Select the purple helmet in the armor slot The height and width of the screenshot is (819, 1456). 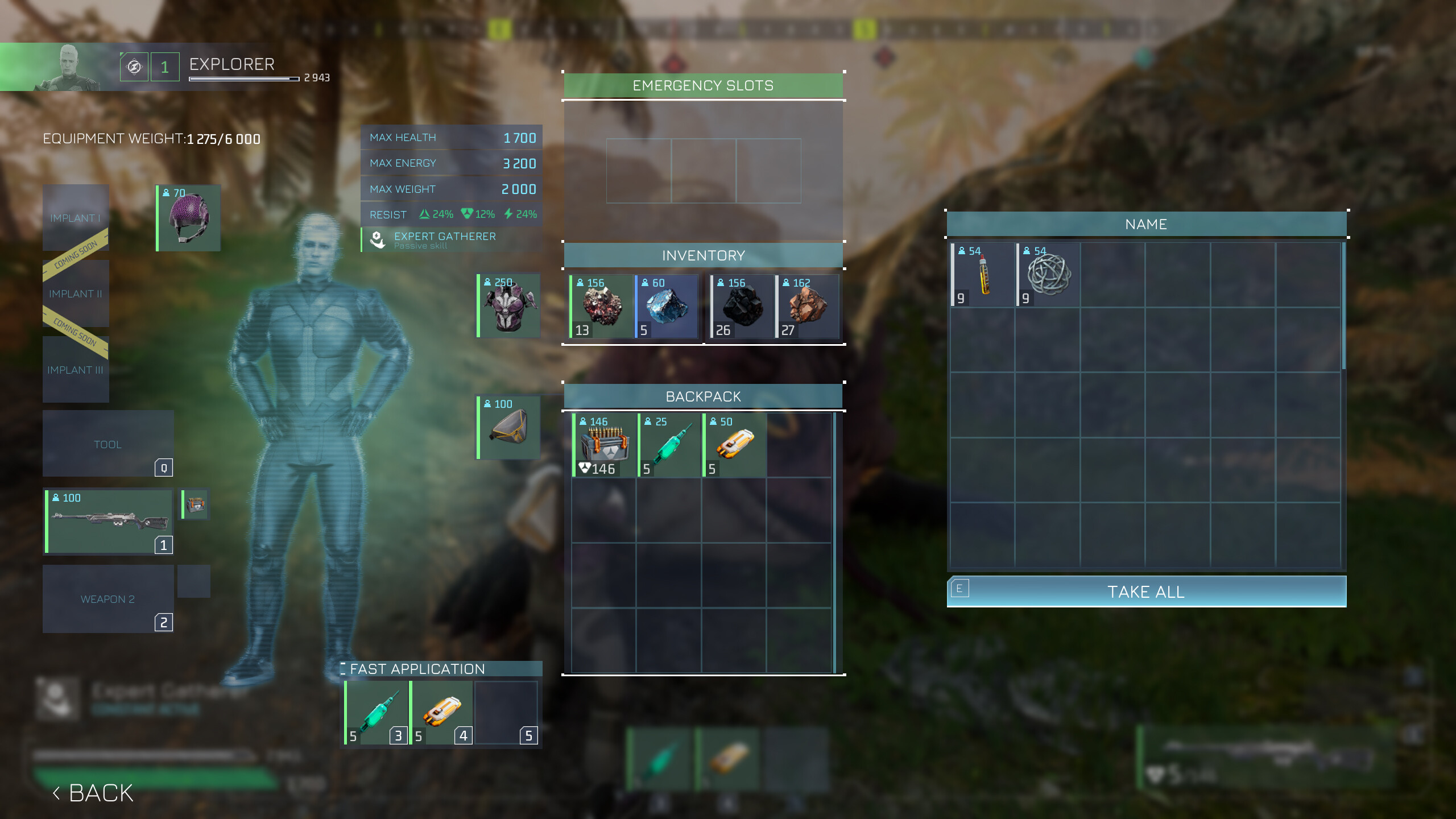pyautogui.click(x=188, y=218)
